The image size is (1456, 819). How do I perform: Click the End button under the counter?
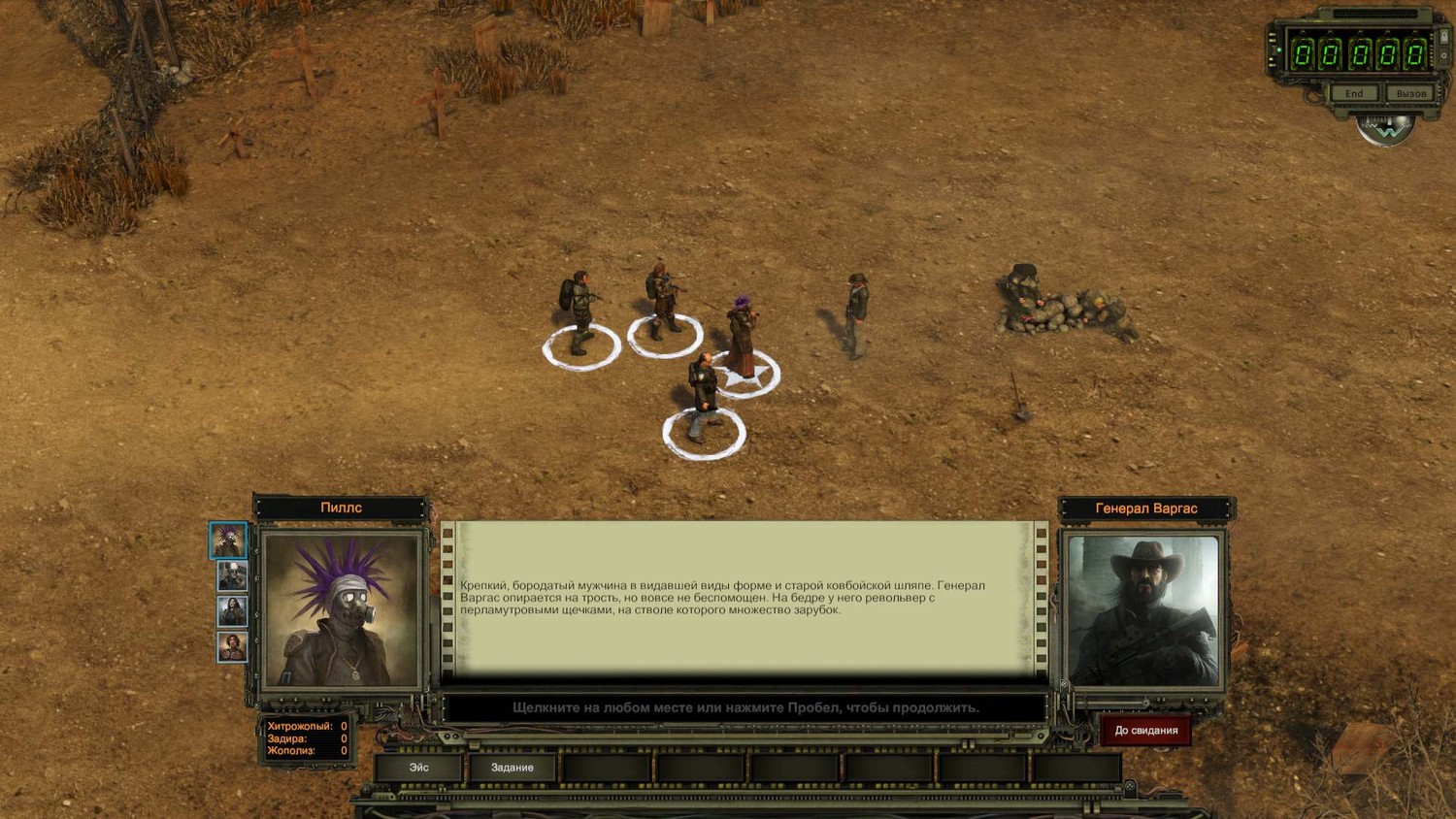[1354, 94]
